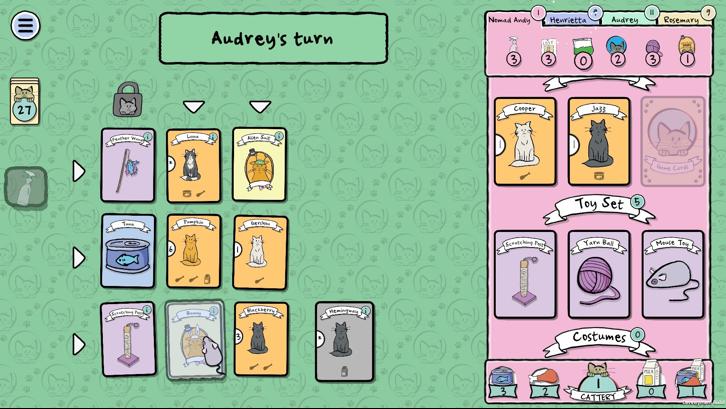726x409 pixels.
Task: Take the Tuna can card
Action: coord(128,251)
